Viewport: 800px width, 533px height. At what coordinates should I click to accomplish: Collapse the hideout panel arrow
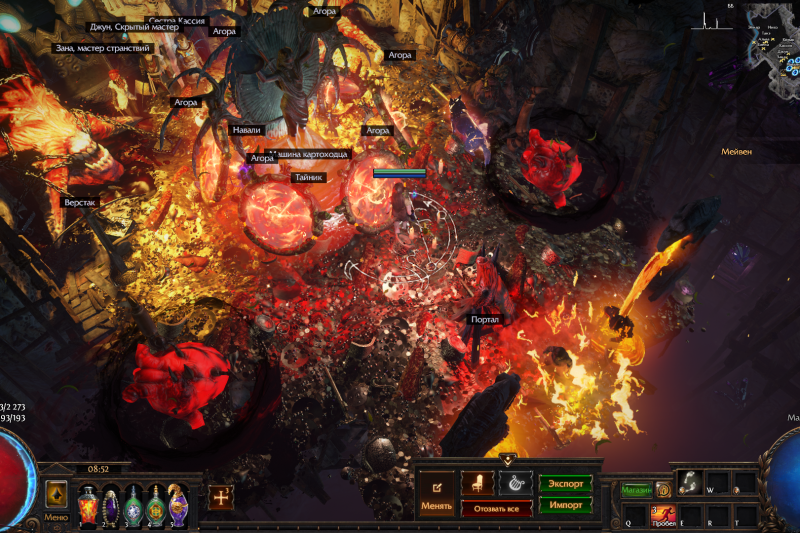(507, 461)
